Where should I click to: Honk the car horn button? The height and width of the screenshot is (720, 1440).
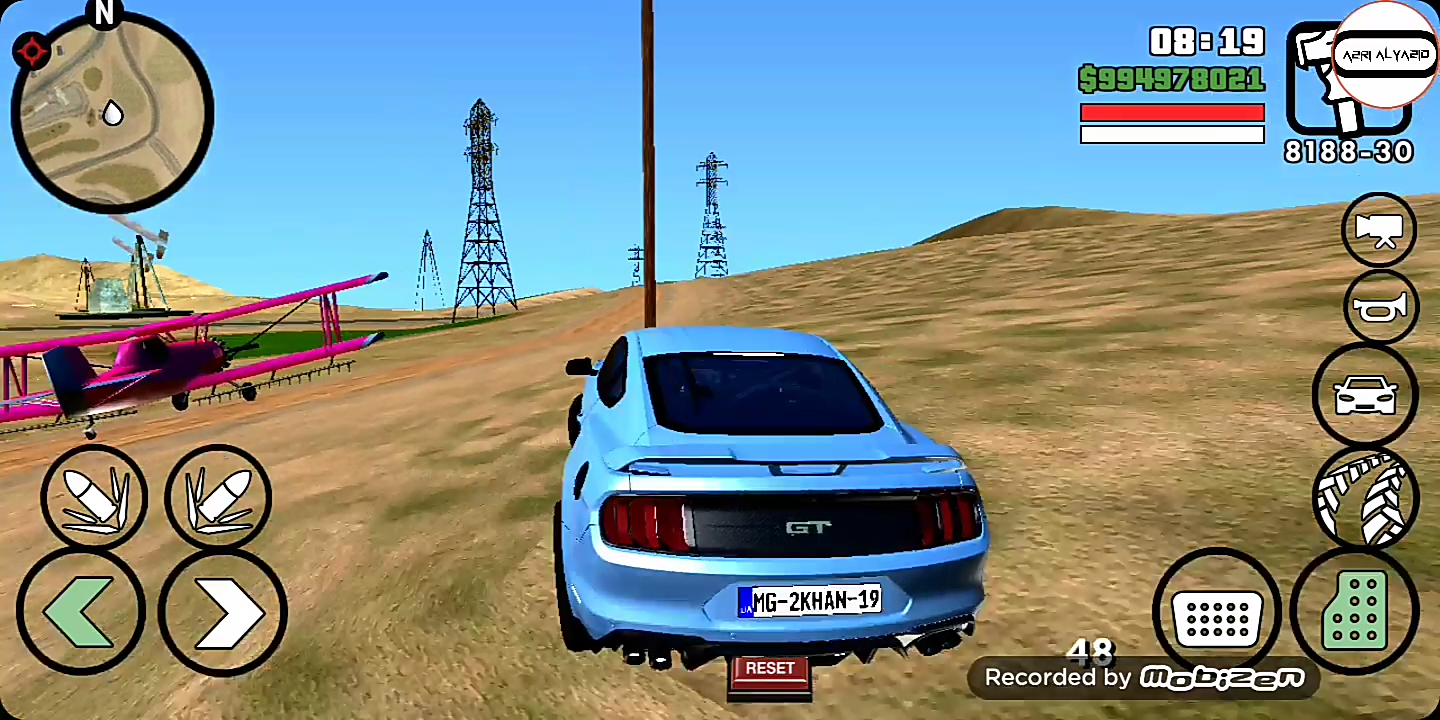1381,307
